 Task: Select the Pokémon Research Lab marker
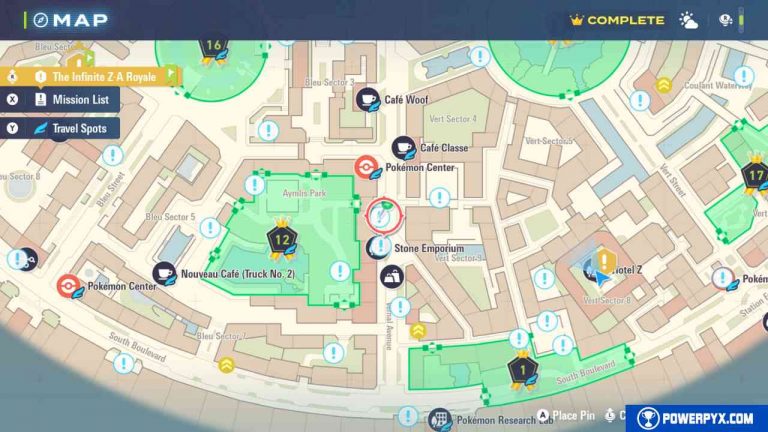point(438,420)
